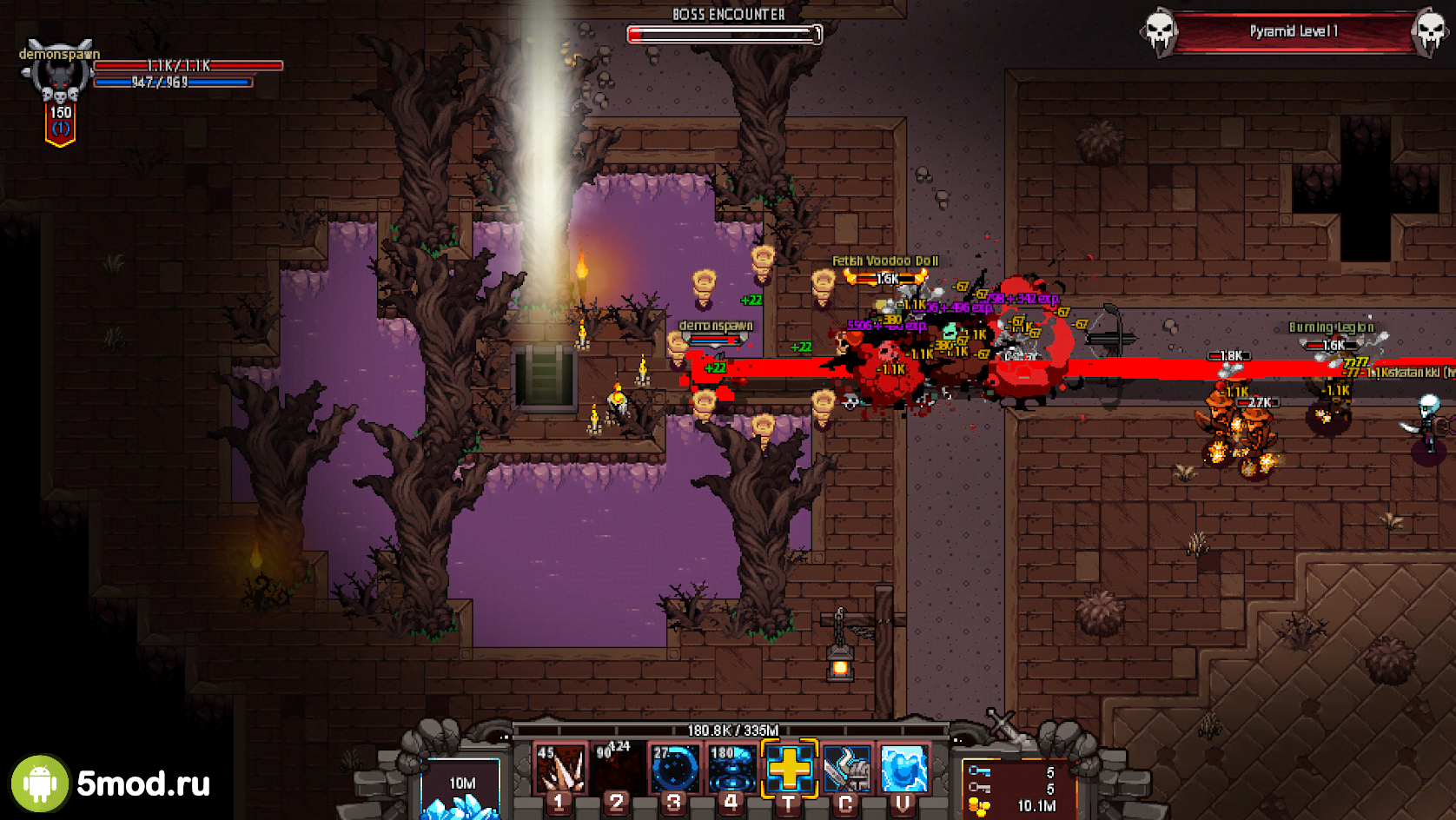Click the keys and gold counter panel
Screen dimensions: 1456x820
pos(1016,789)
